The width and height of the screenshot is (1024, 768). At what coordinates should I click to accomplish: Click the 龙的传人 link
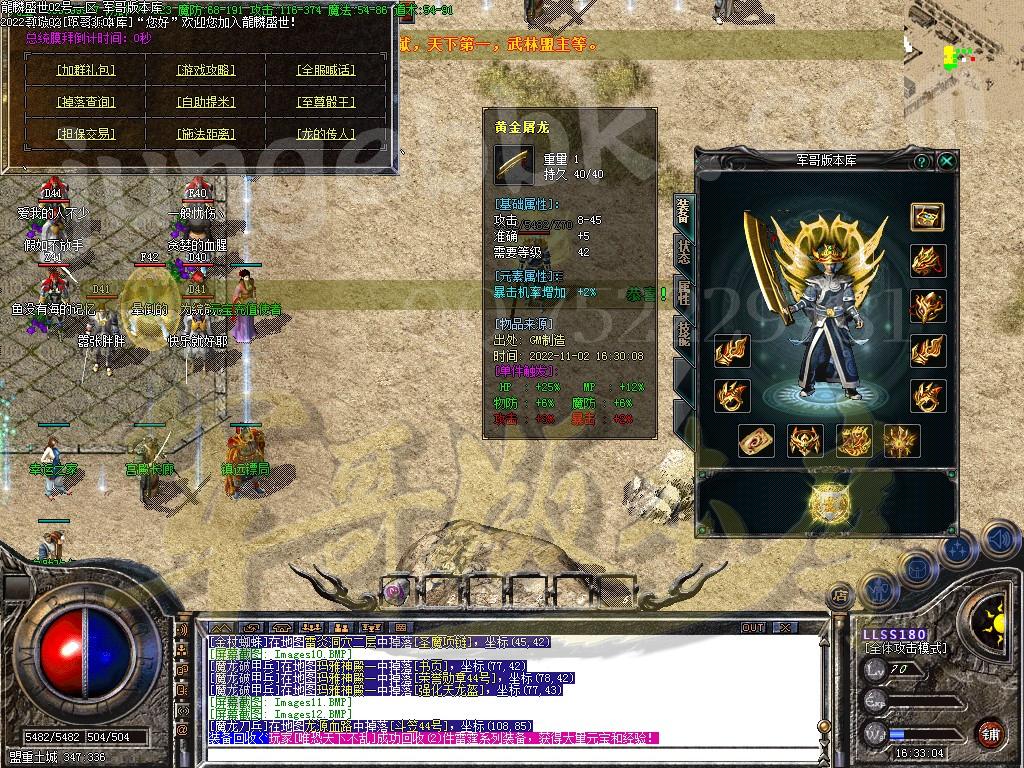tap(326, 134)
